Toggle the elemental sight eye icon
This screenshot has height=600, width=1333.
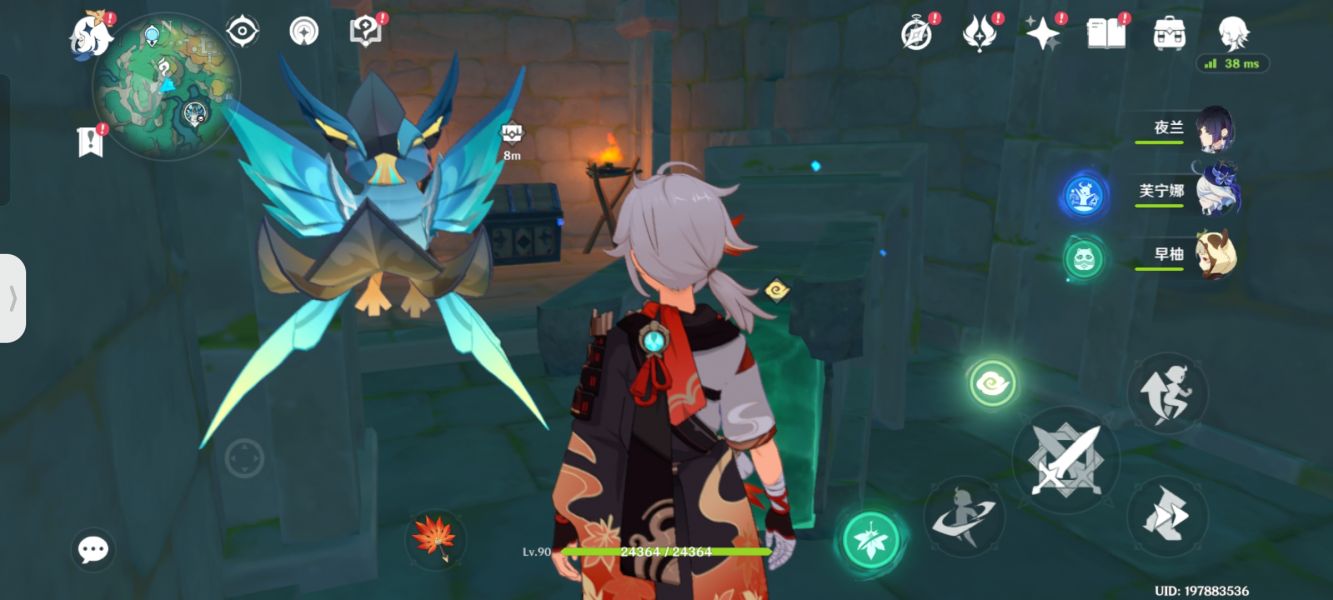242,31
